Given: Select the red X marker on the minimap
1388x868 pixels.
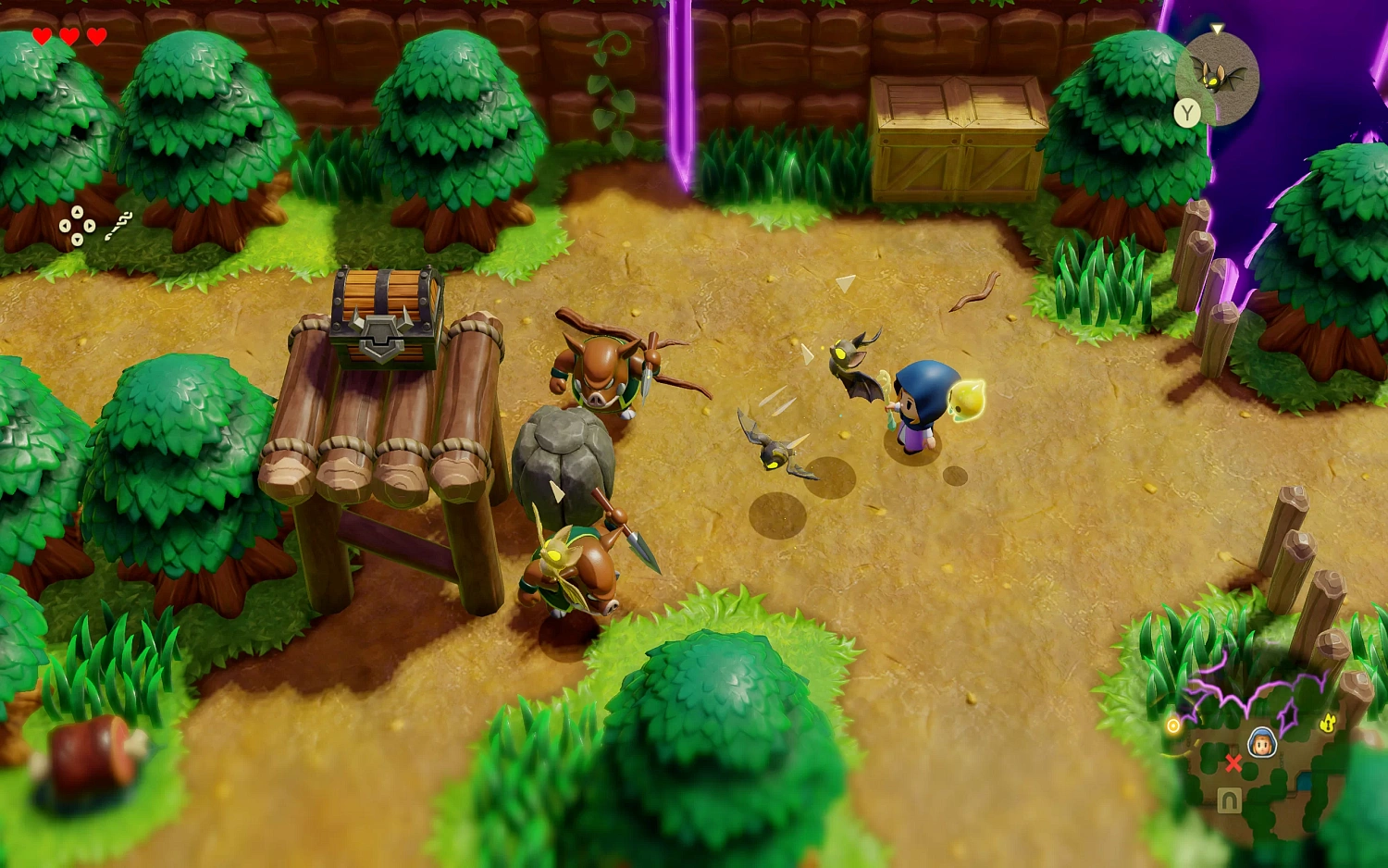Looking at the screenshot, I should click(1234, 763).
